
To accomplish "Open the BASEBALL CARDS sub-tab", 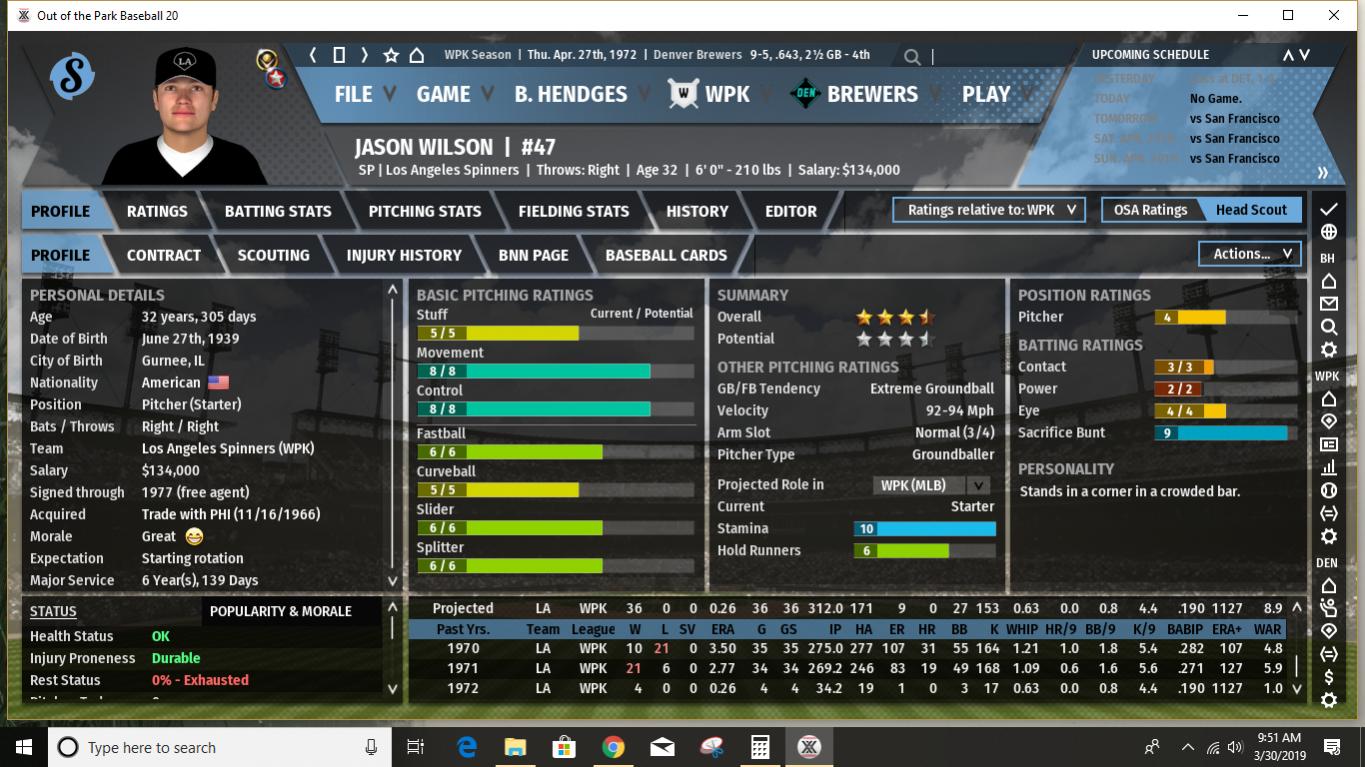I will coord(666,255).
